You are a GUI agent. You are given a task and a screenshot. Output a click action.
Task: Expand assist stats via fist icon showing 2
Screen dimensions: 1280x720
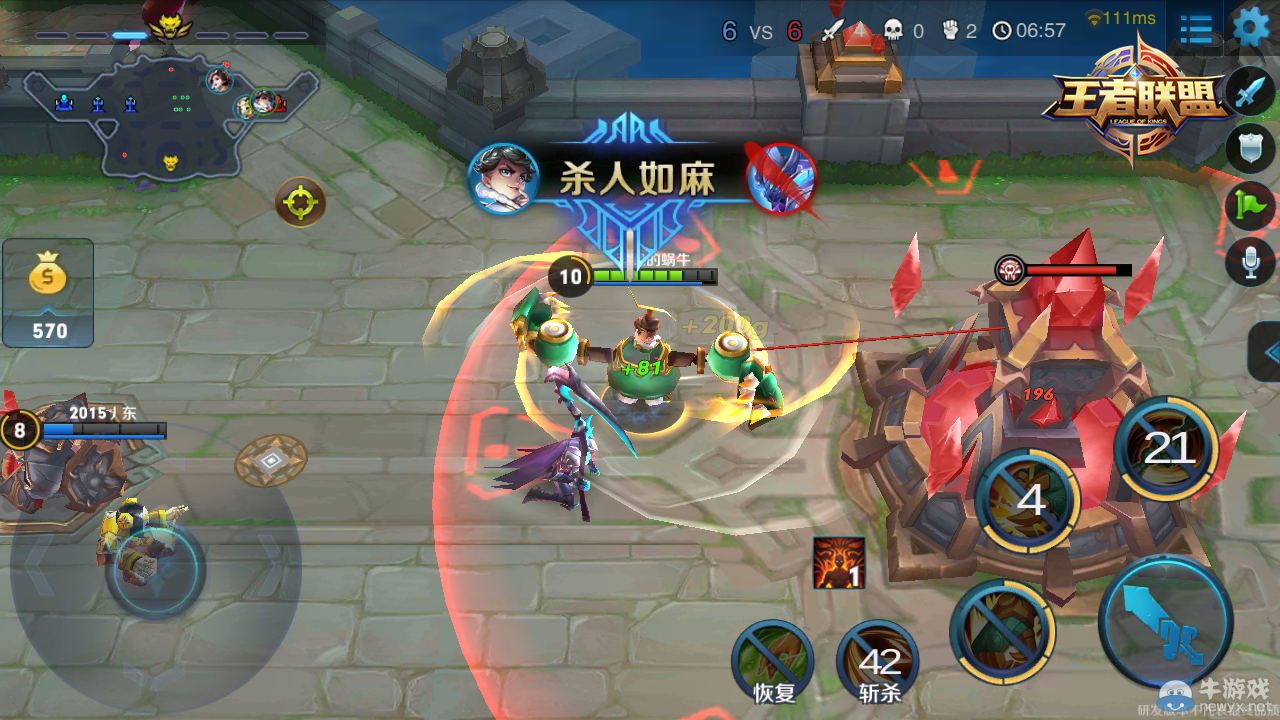pos(951,30)
